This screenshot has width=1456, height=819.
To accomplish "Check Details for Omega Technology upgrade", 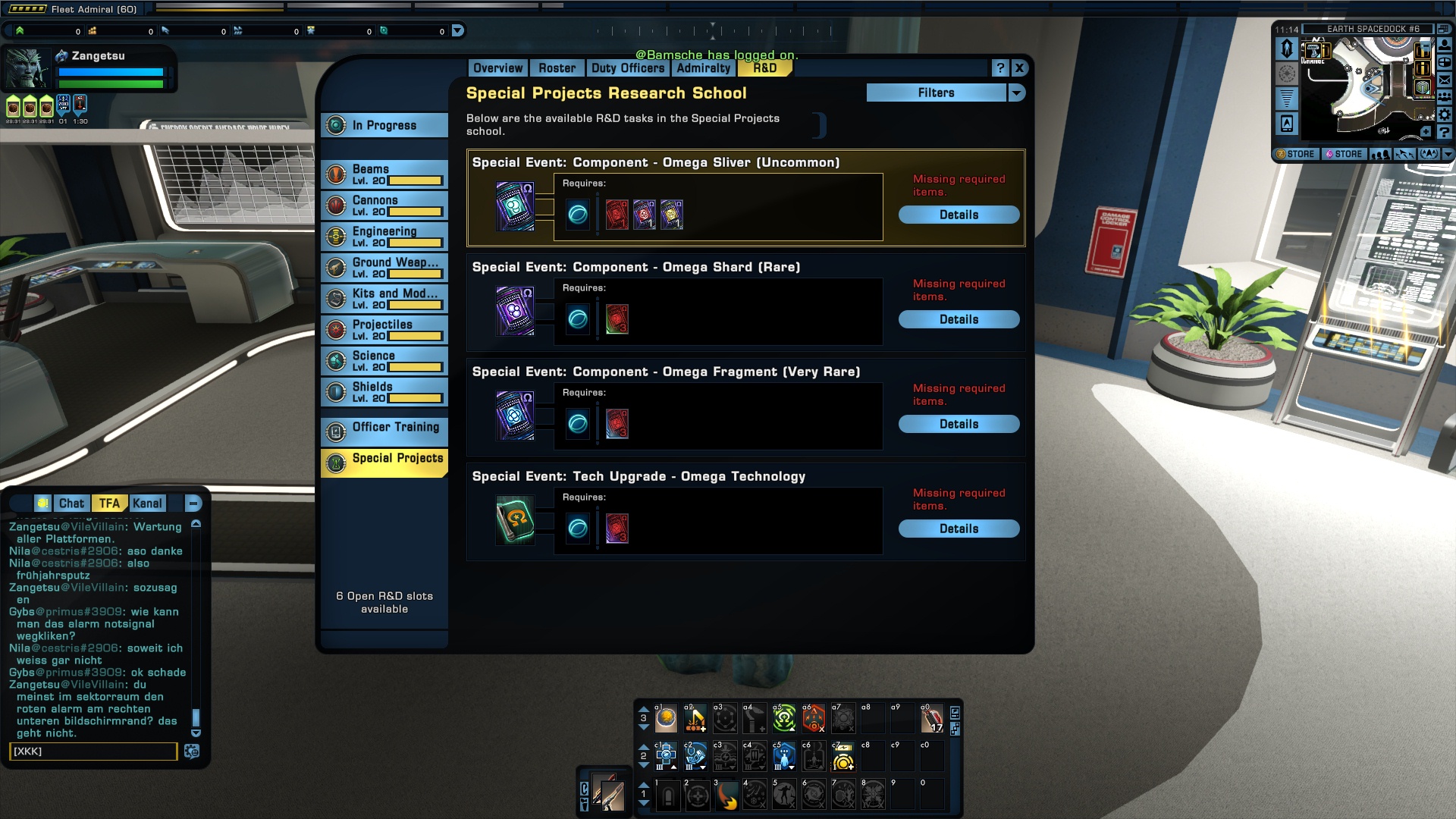I will pyautogui.click(x=959, y=529).
